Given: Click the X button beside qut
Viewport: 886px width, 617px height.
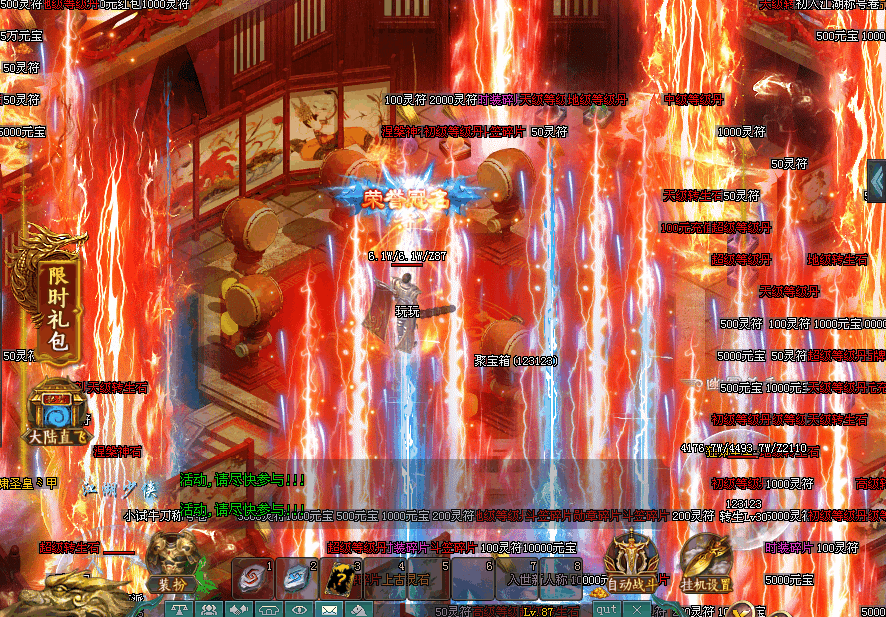Looking at the screenshot, I should click(635, 608).
